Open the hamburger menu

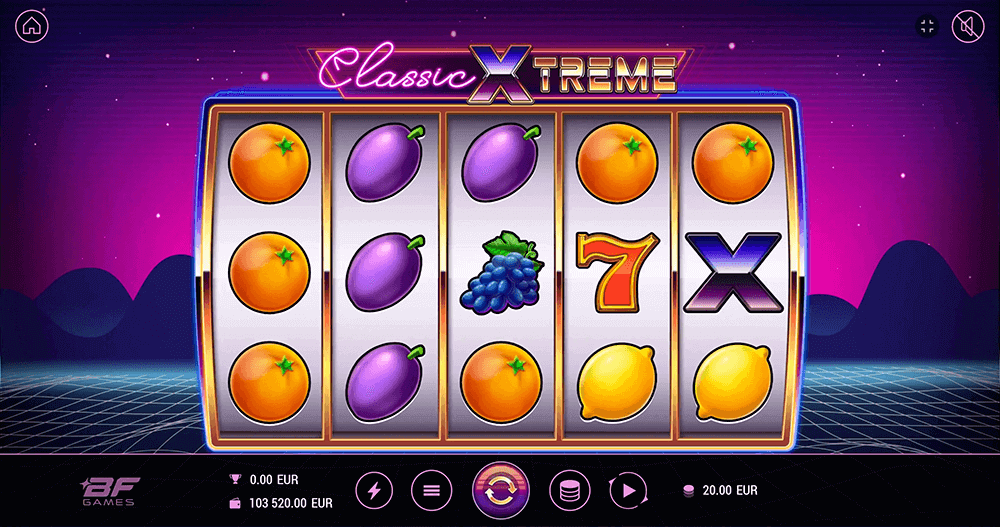tap(431, 491)
